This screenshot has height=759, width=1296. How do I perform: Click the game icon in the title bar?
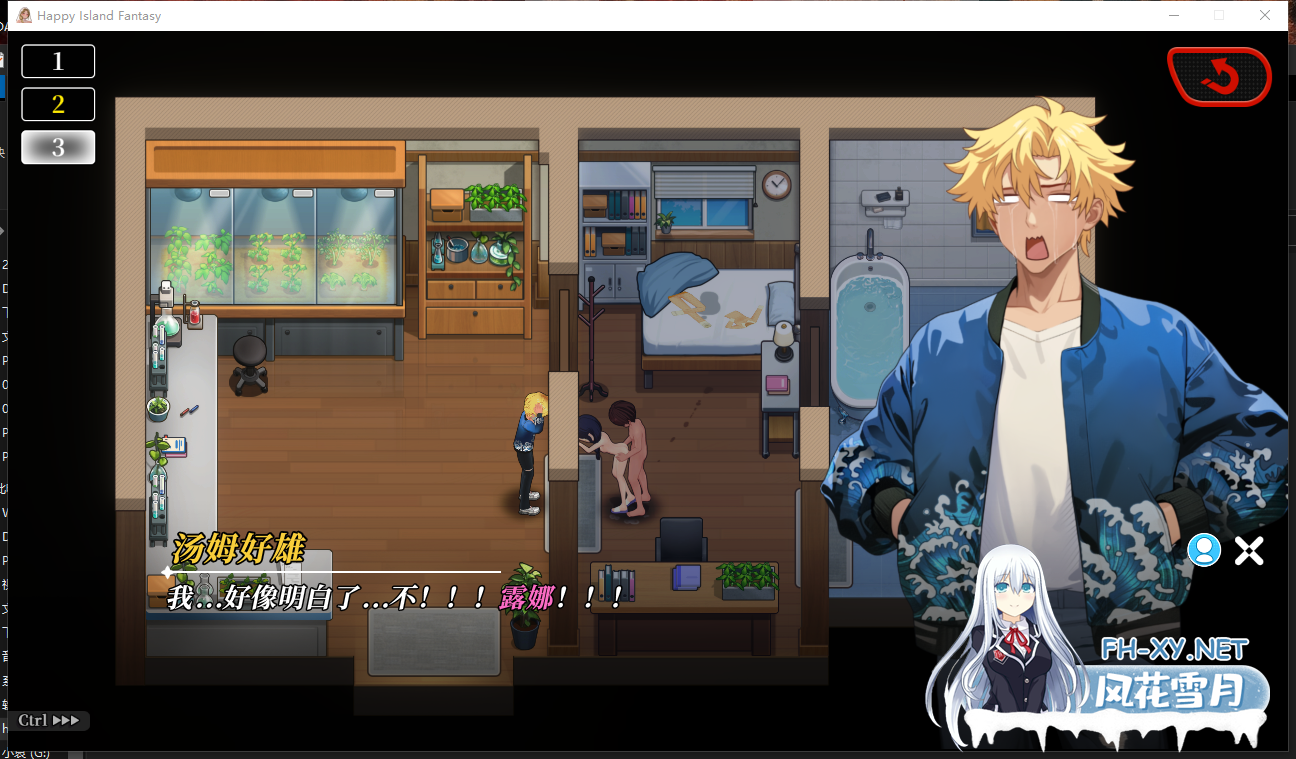(x=22, y=15)
